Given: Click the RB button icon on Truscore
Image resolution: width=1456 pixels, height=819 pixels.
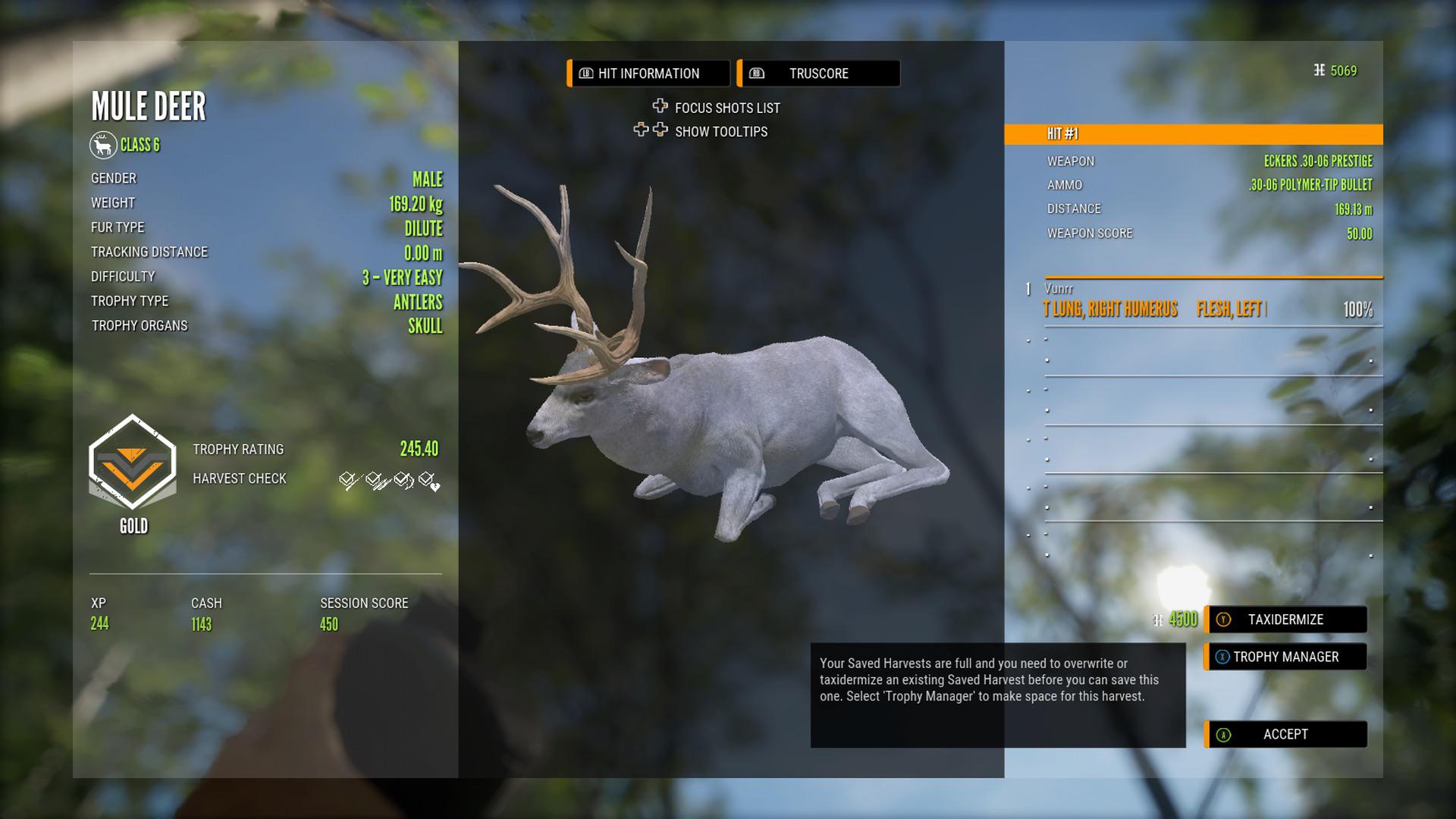Looking at the screenshot, I should pyautogui.click(x=756, y=74).
